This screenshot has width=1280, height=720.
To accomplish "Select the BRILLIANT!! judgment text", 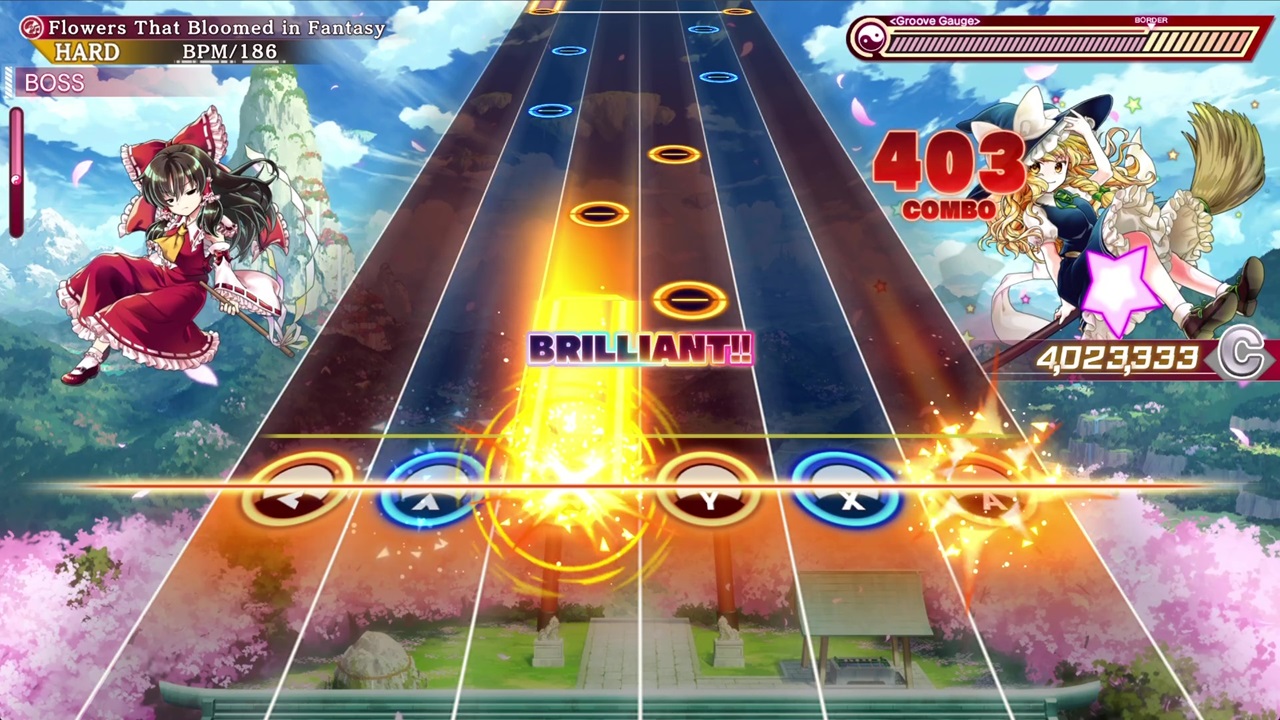I will 639,350.
